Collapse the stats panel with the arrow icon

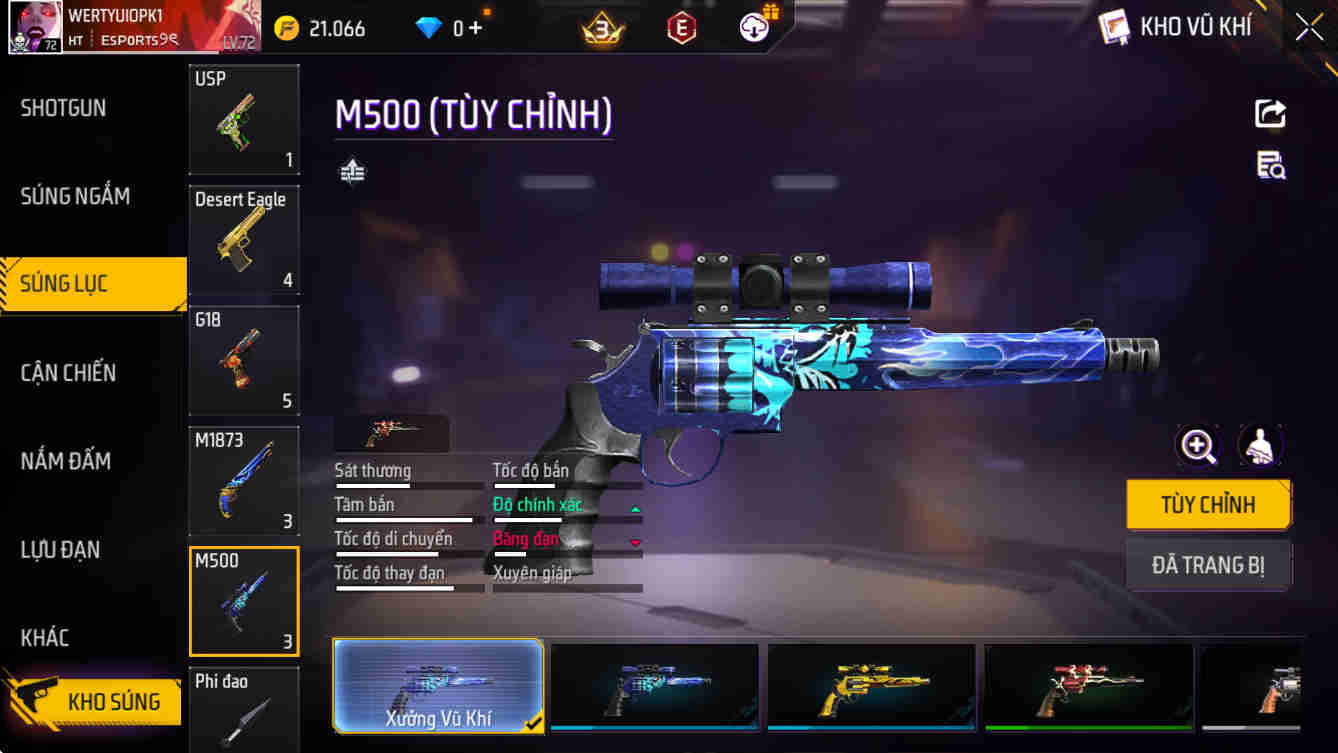click(x=351, y=172)
